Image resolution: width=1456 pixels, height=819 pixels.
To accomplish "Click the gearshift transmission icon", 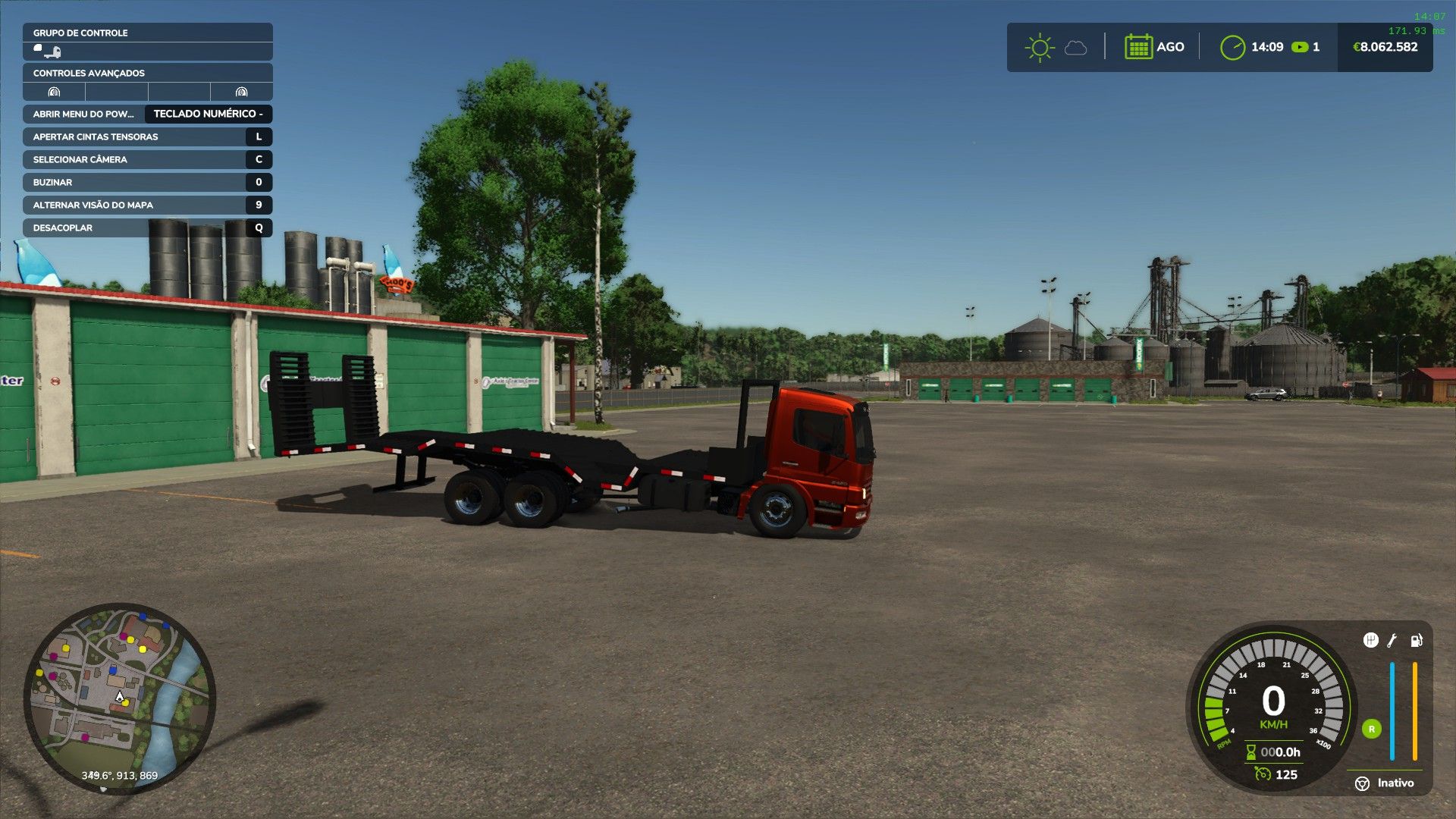I will coord(1370,641).
